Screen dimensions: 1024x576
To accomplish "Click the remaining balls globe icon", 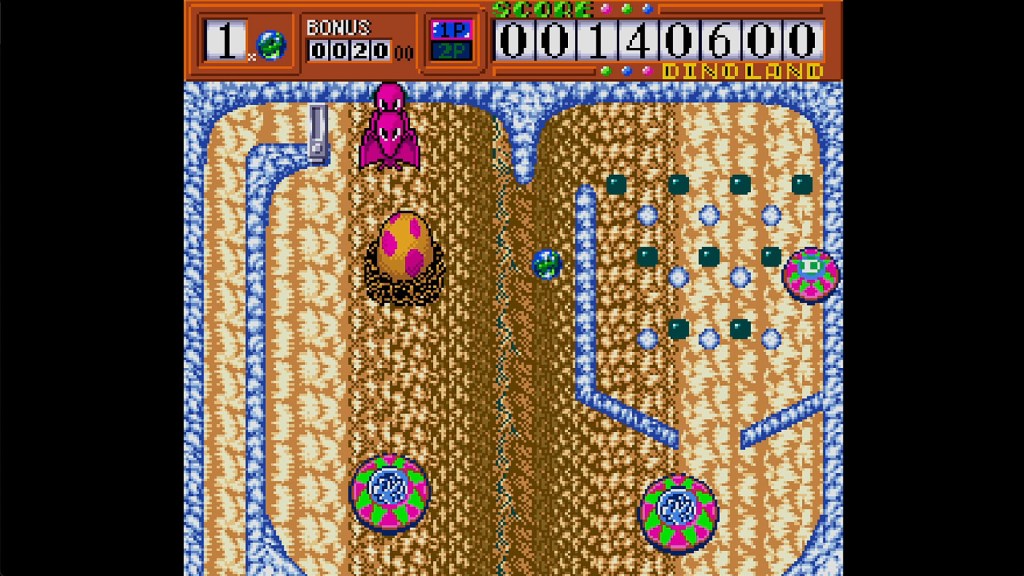I will 270,43.
